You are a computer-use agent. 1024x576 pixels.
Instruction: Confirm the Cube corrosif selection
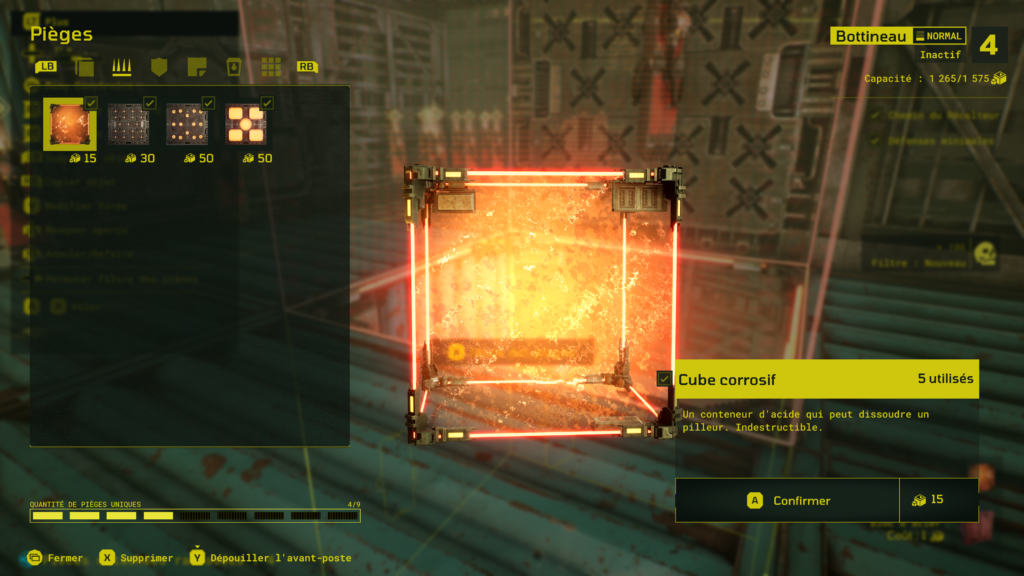pos(787,500)
